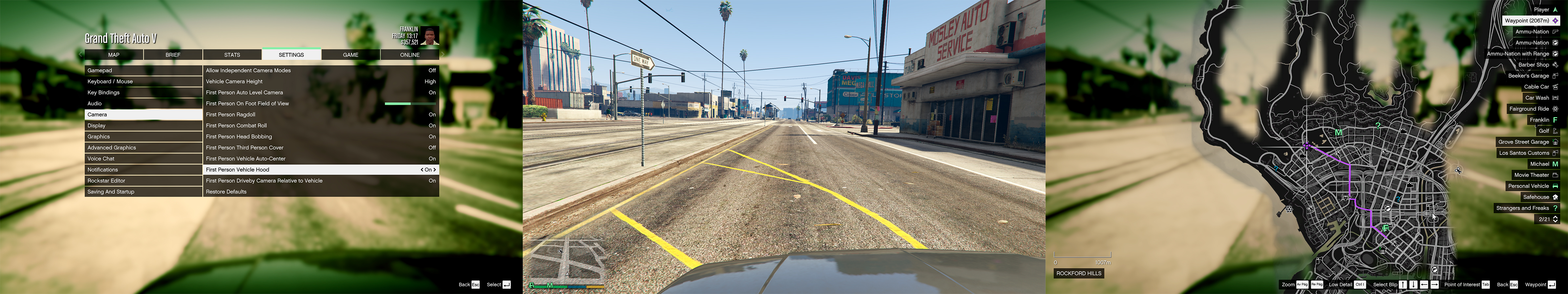Toggle First Person Head Bobbing

(x=320, y=136)
